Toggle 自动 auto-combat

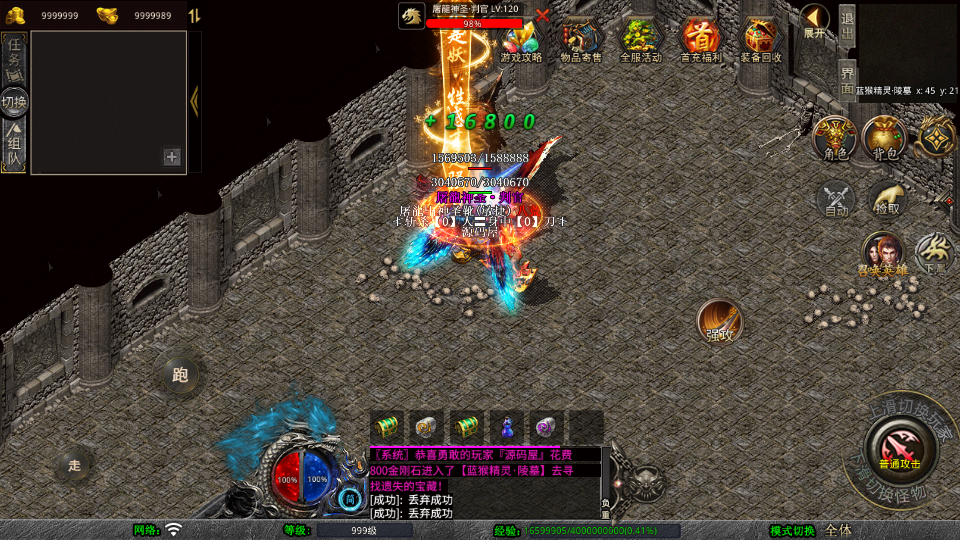(x=836, y=199)
